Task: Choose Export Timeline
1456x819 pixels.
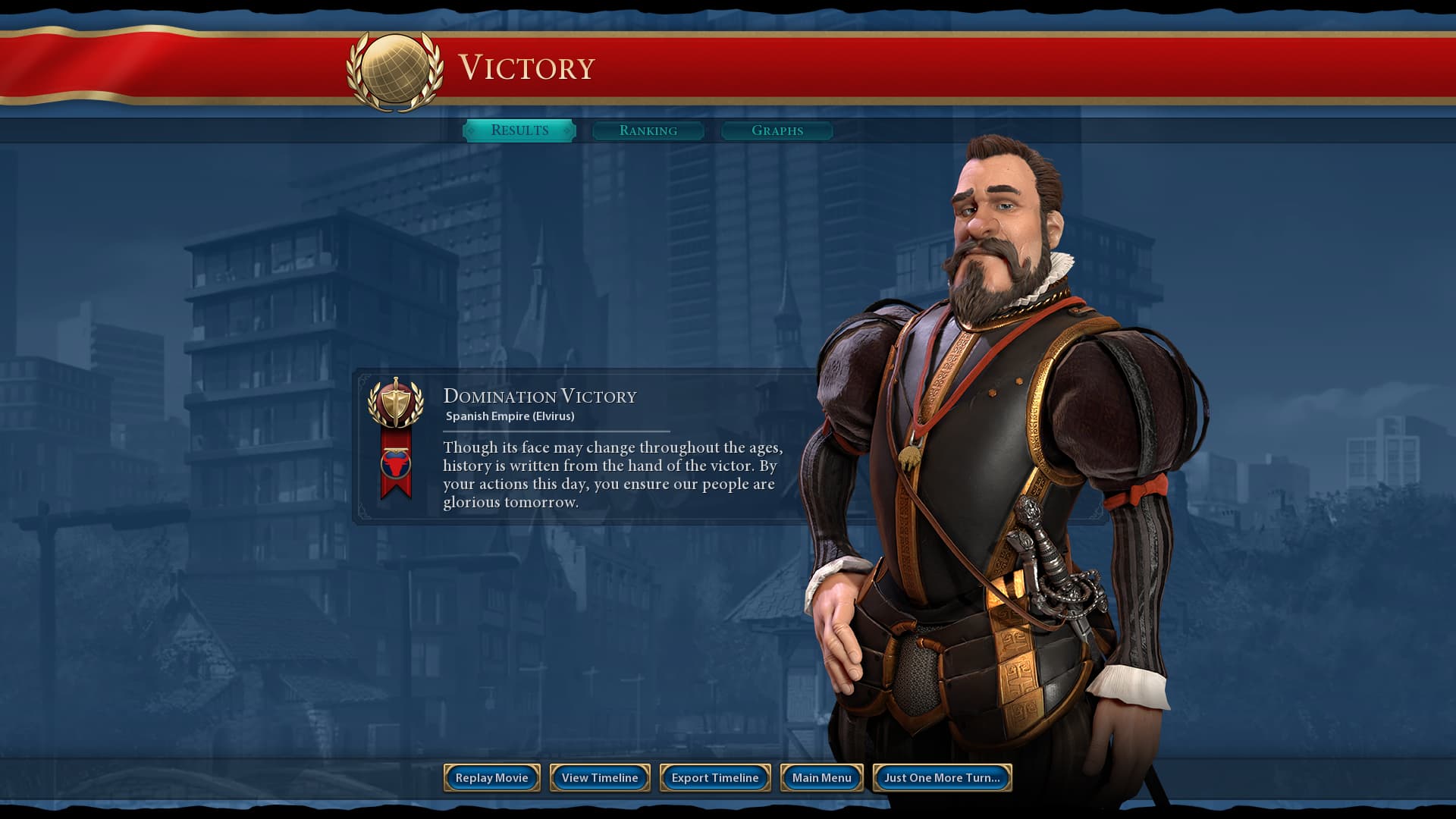Action: click(715, 777)
